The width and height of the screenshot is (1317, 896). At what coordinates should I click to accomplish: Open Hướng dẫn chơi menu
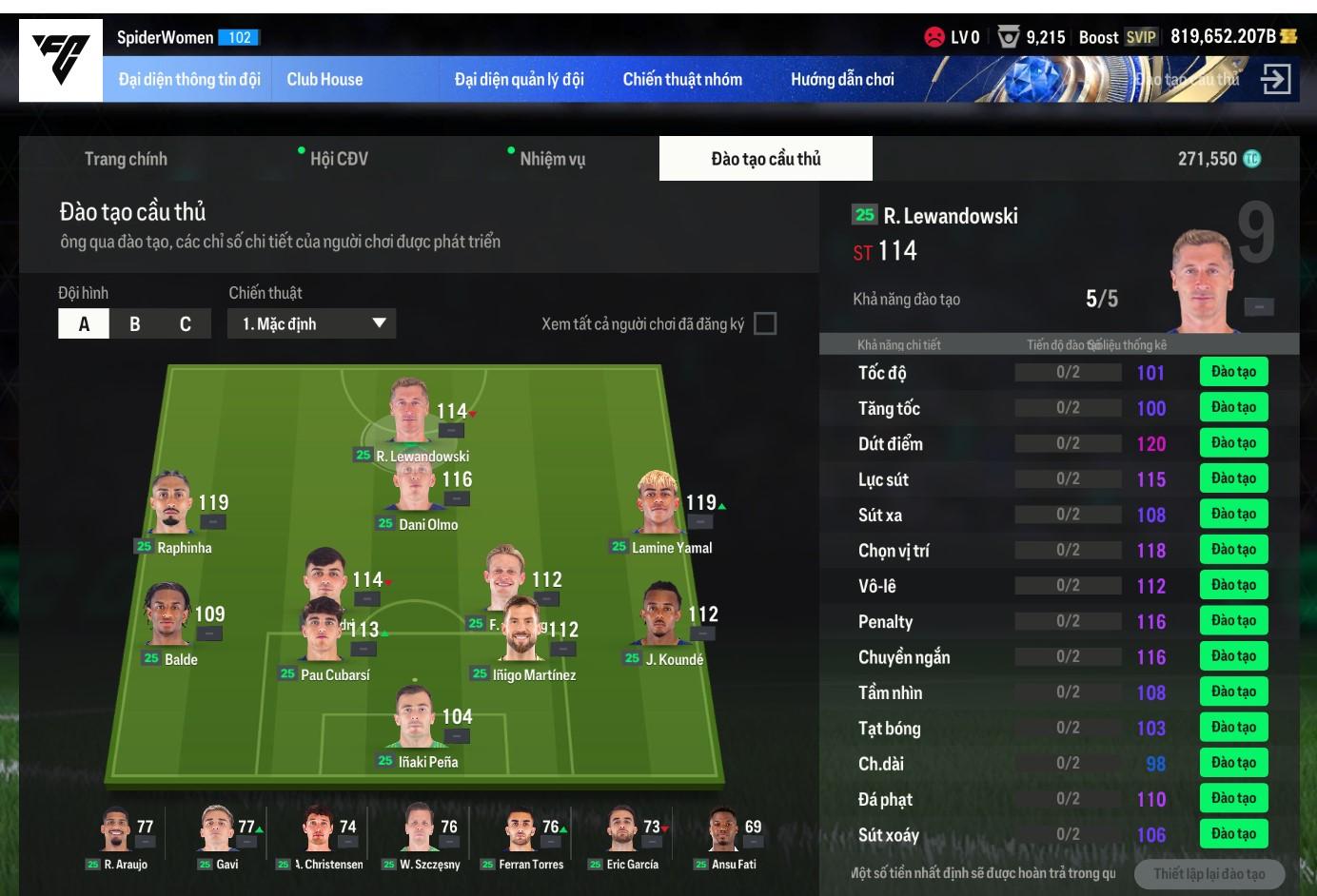tap(842, 80)
